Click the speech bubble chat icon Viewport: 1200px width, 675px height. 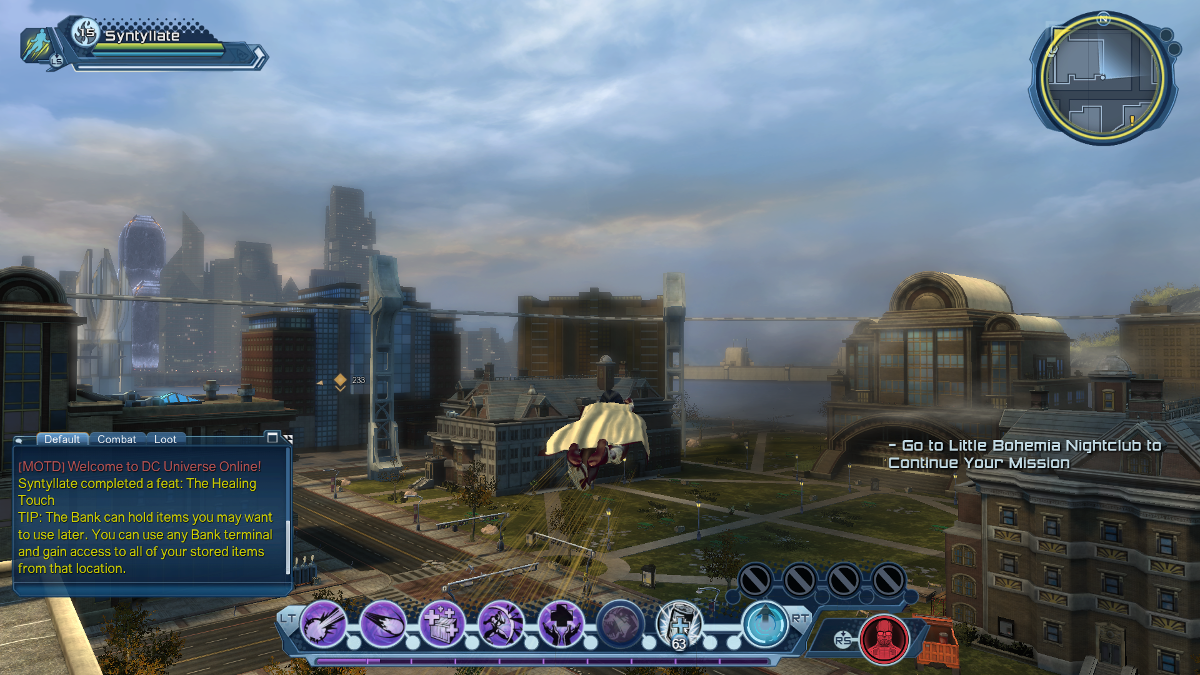pos(18,439)
